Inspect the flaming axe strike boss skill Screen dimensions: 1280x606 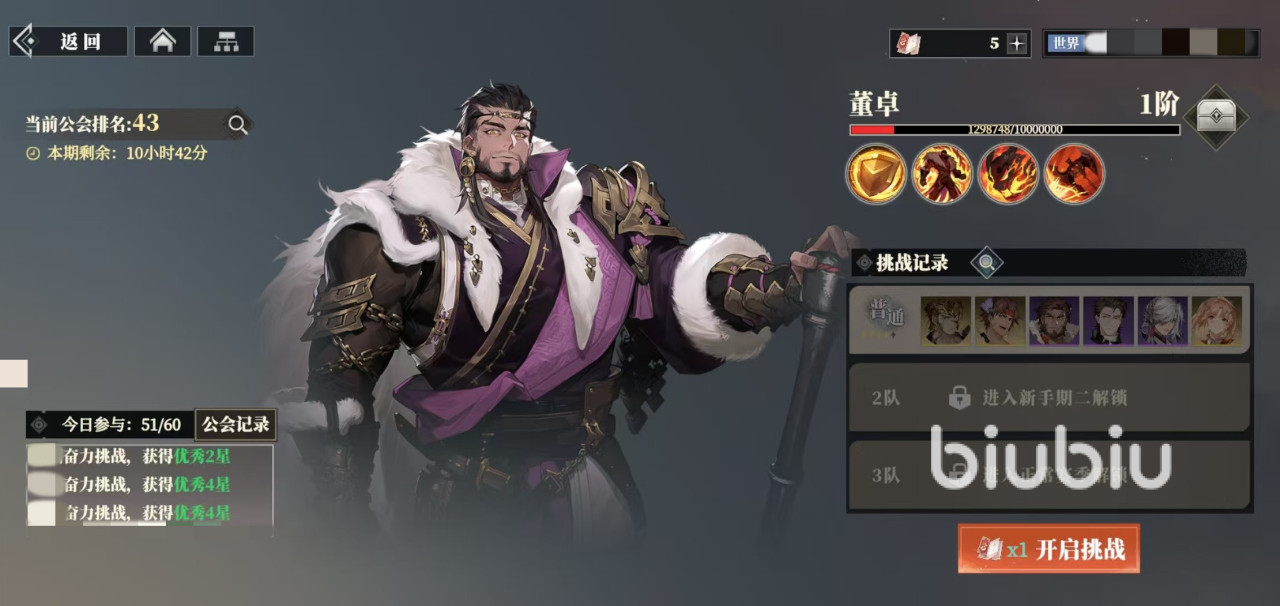pyautogui.click(x=1074, y=174)
